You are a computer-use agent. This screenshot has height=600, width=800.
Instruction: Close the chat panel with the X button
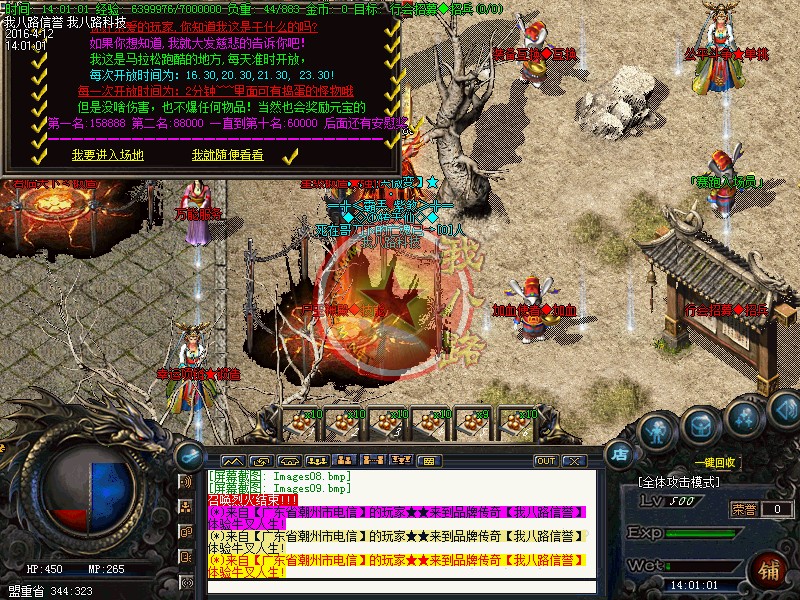(574, 461)
